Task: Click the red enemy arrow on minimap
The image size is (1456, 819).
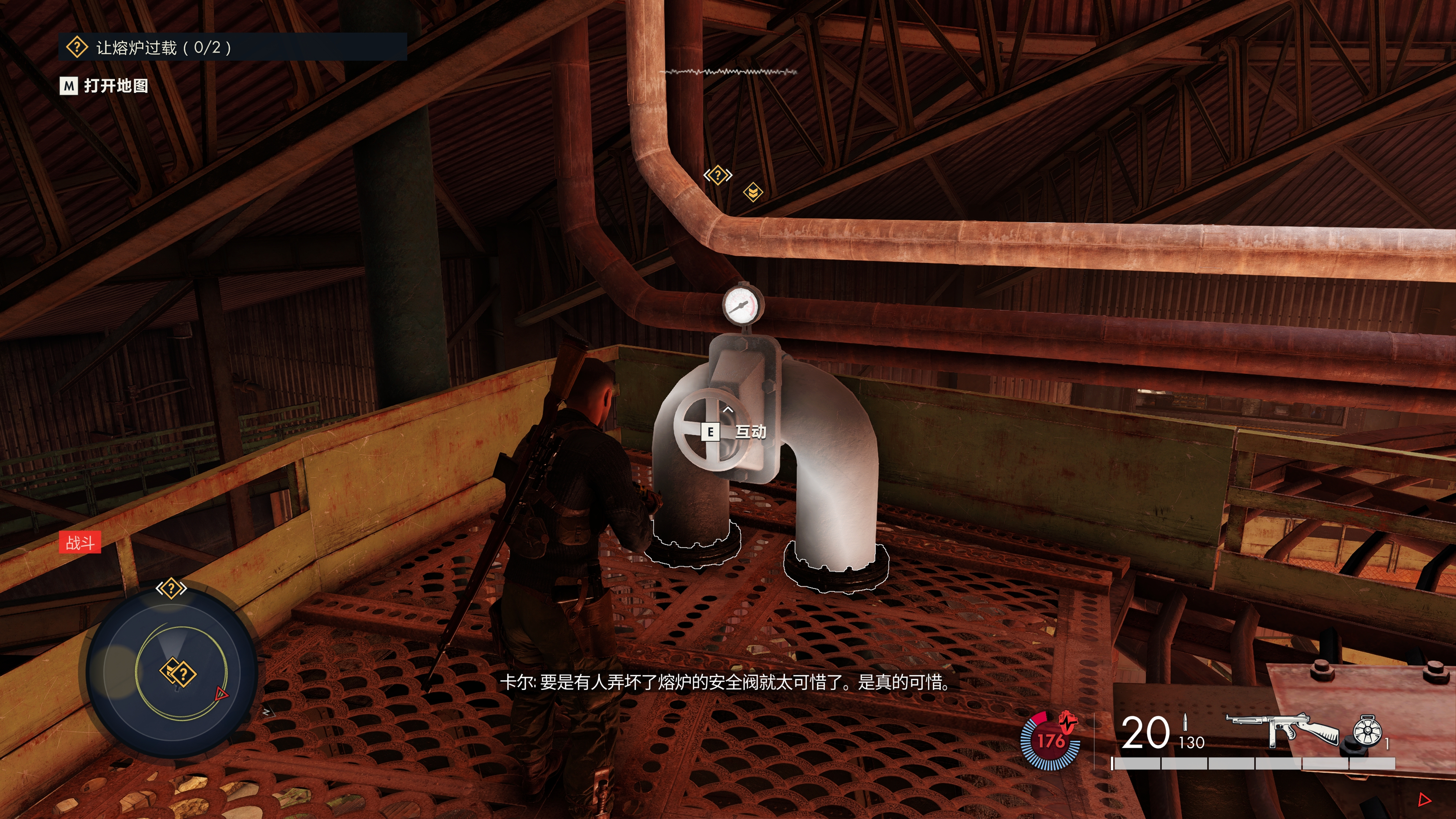Action: coord(221,694)
